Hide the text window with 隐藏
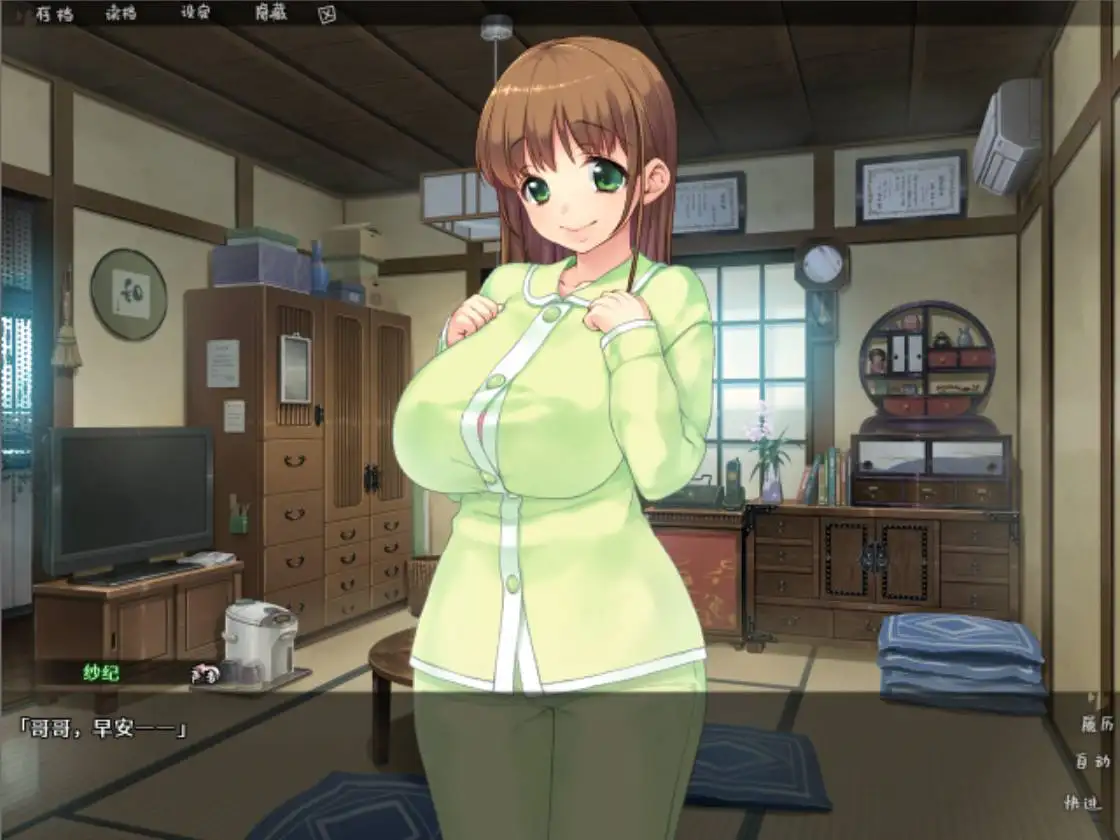 (270, 14)
